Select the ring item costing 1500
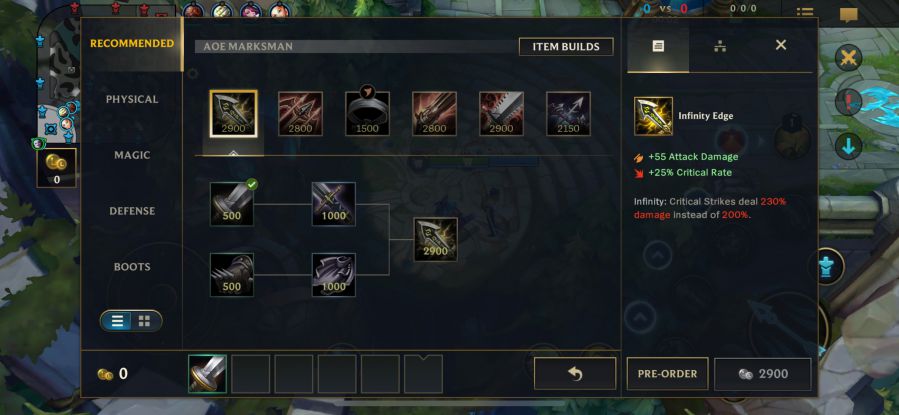The height and width of the screenshot is (415, 899). (367, 113)
